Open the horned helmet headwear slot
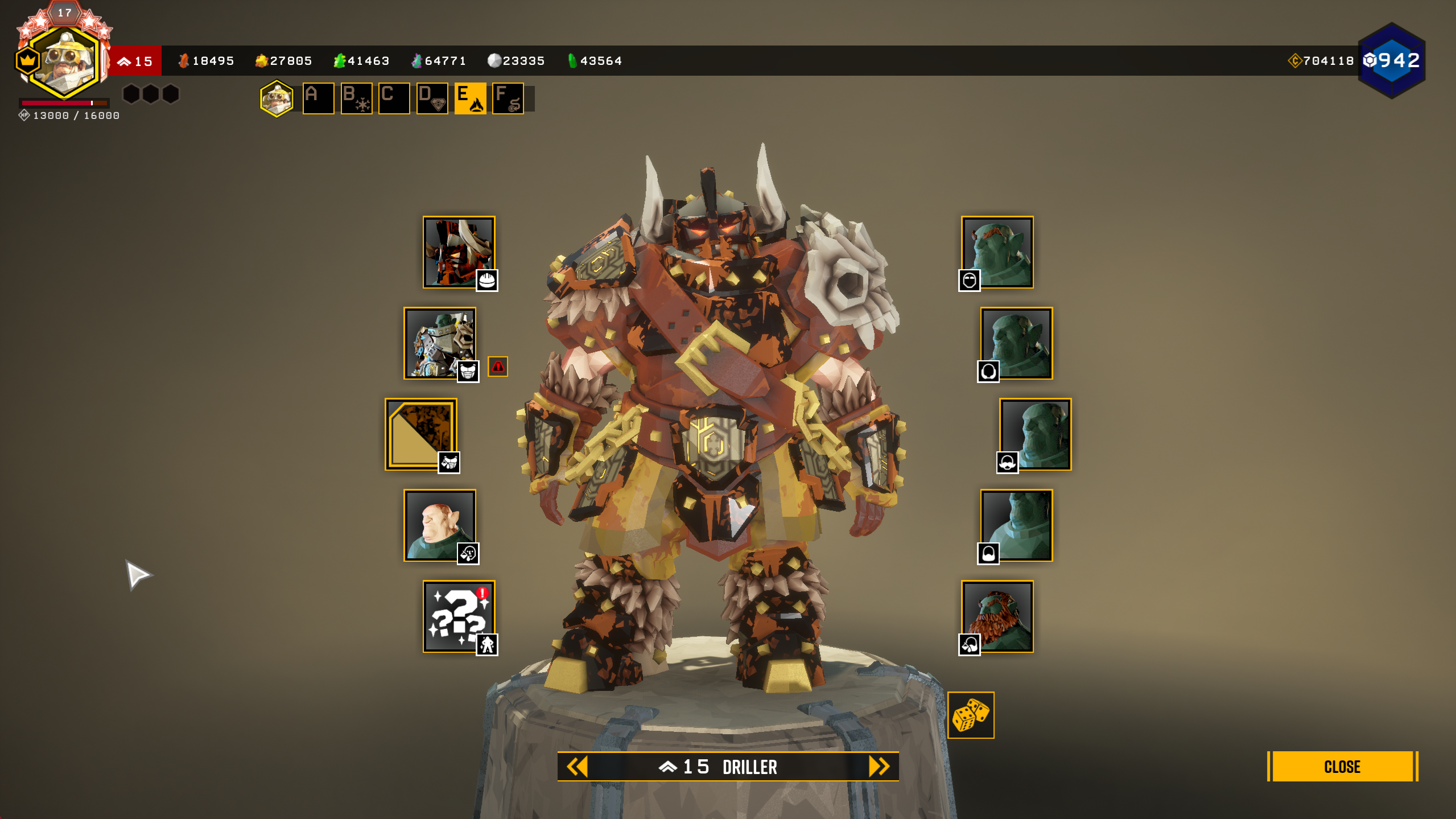The height and width of the screenshot is (819, 1456). 459,252
